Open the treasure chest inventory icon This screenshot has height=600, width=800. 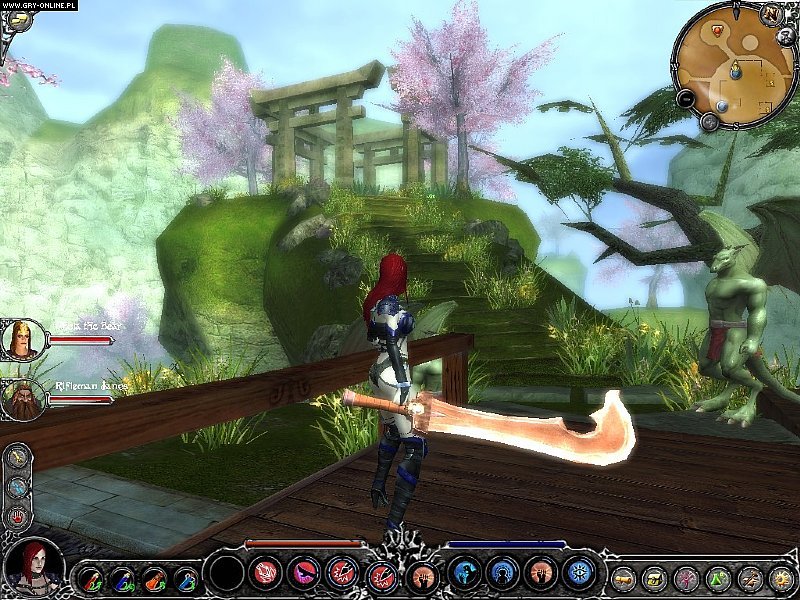(x=655, y=577)
